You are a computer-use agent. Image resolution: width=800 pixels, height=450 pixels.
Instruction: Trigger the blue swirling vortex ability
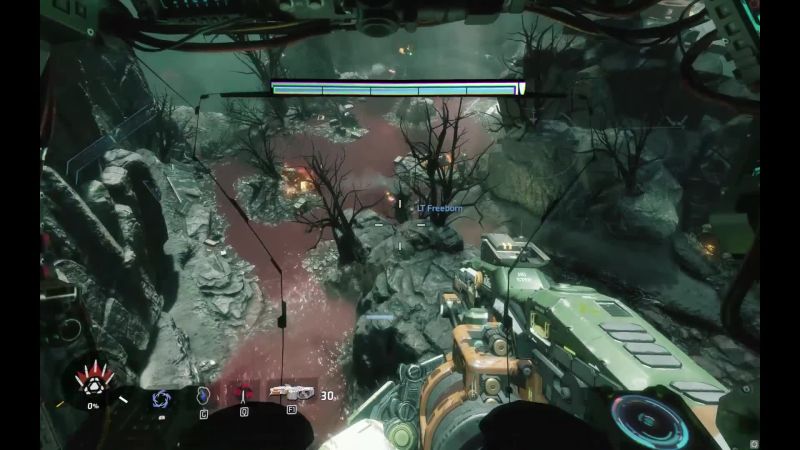click(160, 397)
